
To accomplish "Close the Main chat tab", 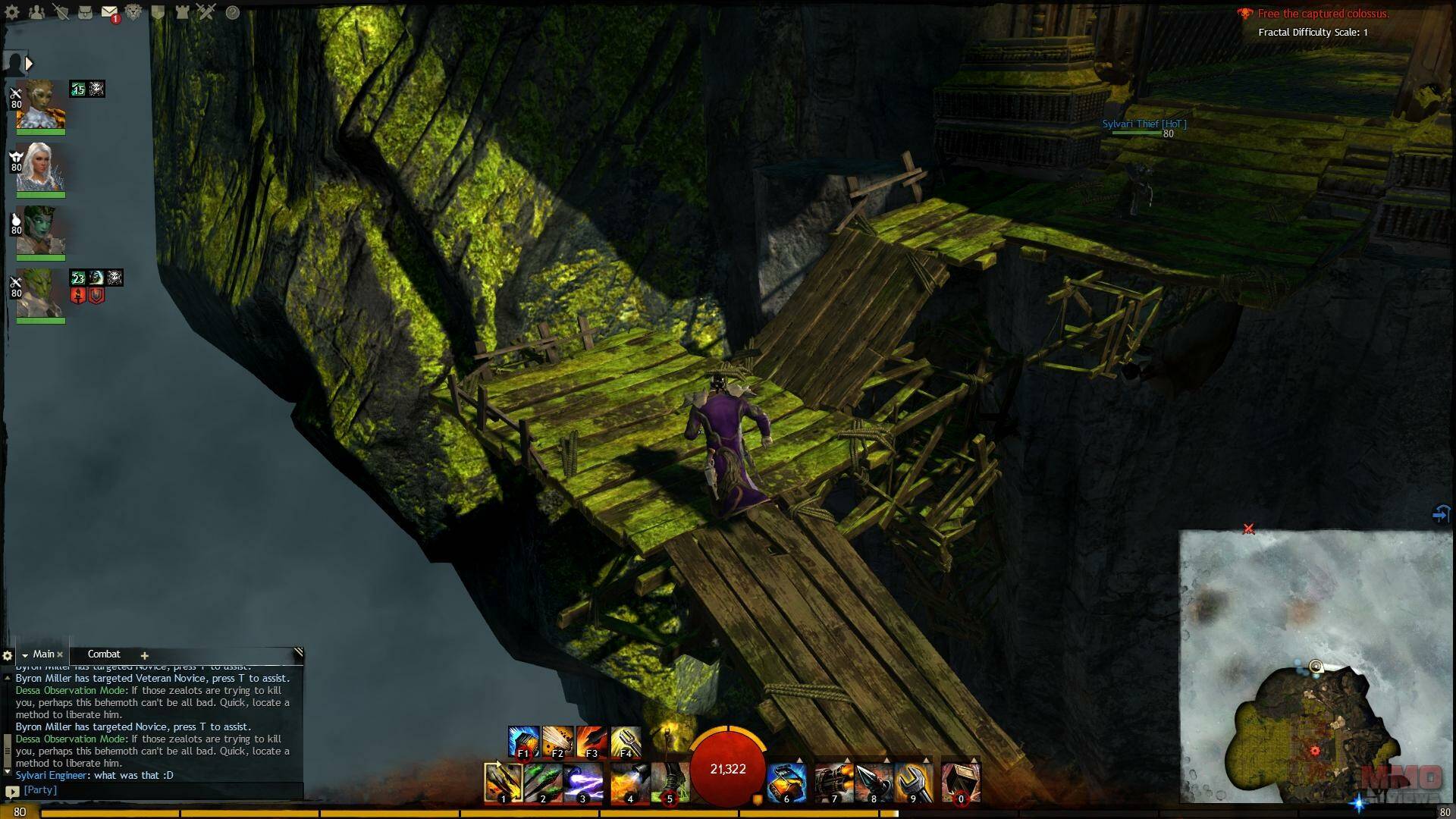I will [x=60, y=654].
